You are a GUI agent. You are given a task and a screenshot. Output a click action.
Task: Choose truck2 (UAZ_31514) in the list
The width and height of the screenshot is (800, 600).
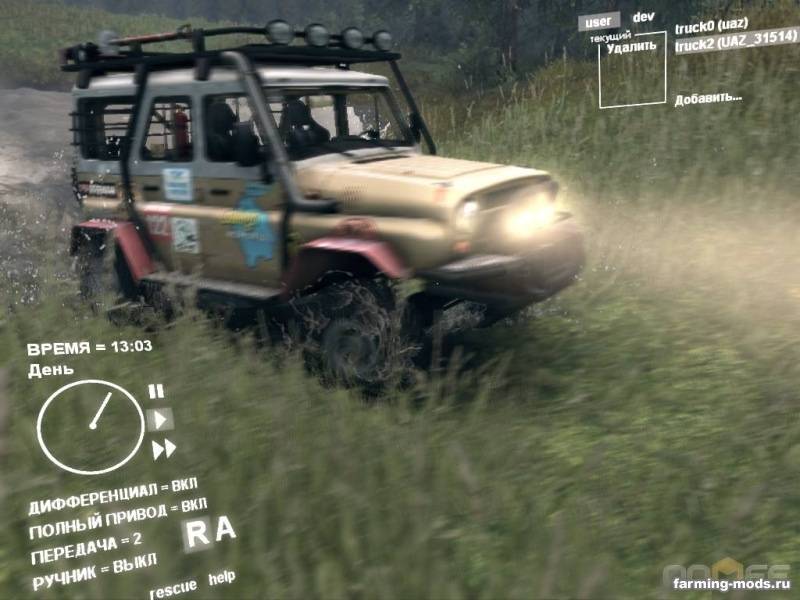click(733, 45)
